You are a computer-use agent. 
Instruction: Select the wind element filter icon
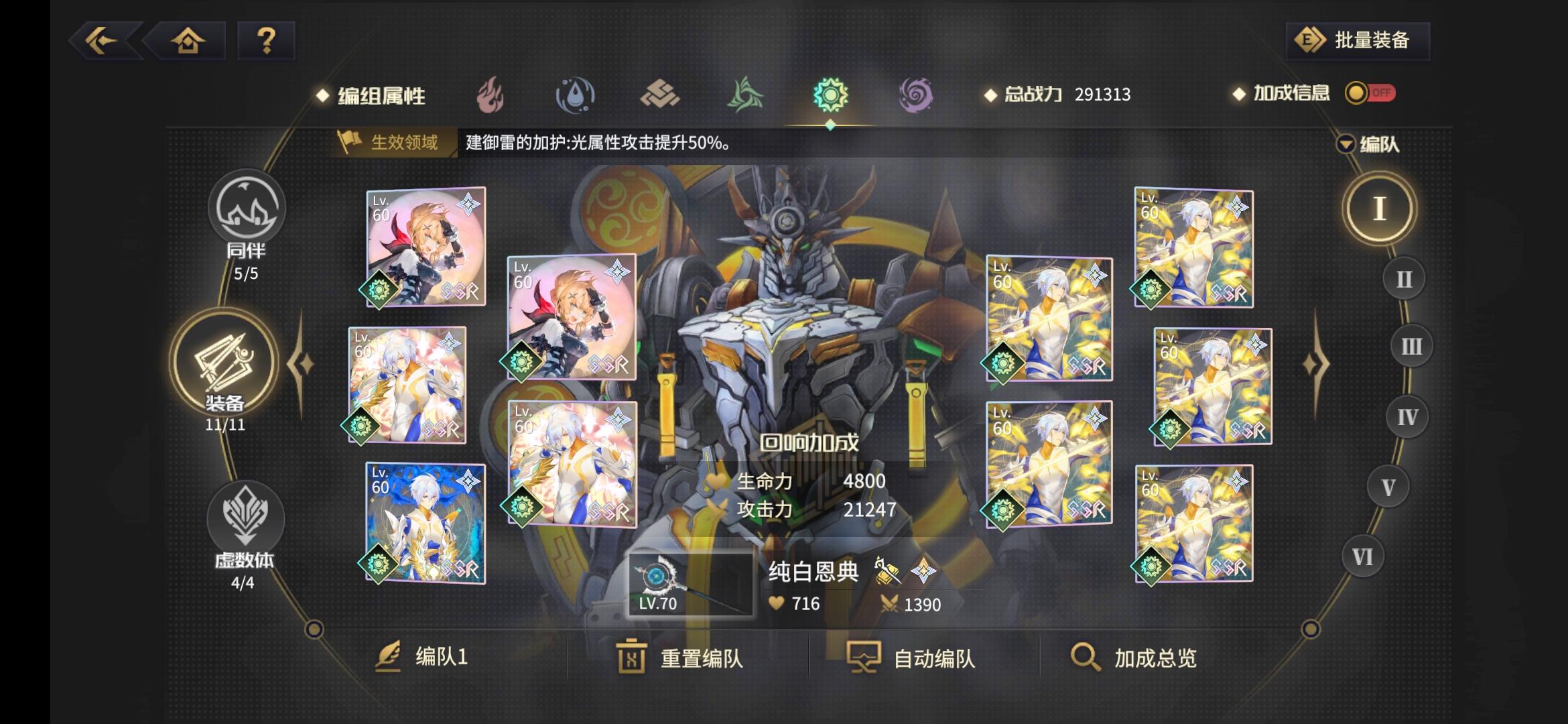(x=746, y=94)
